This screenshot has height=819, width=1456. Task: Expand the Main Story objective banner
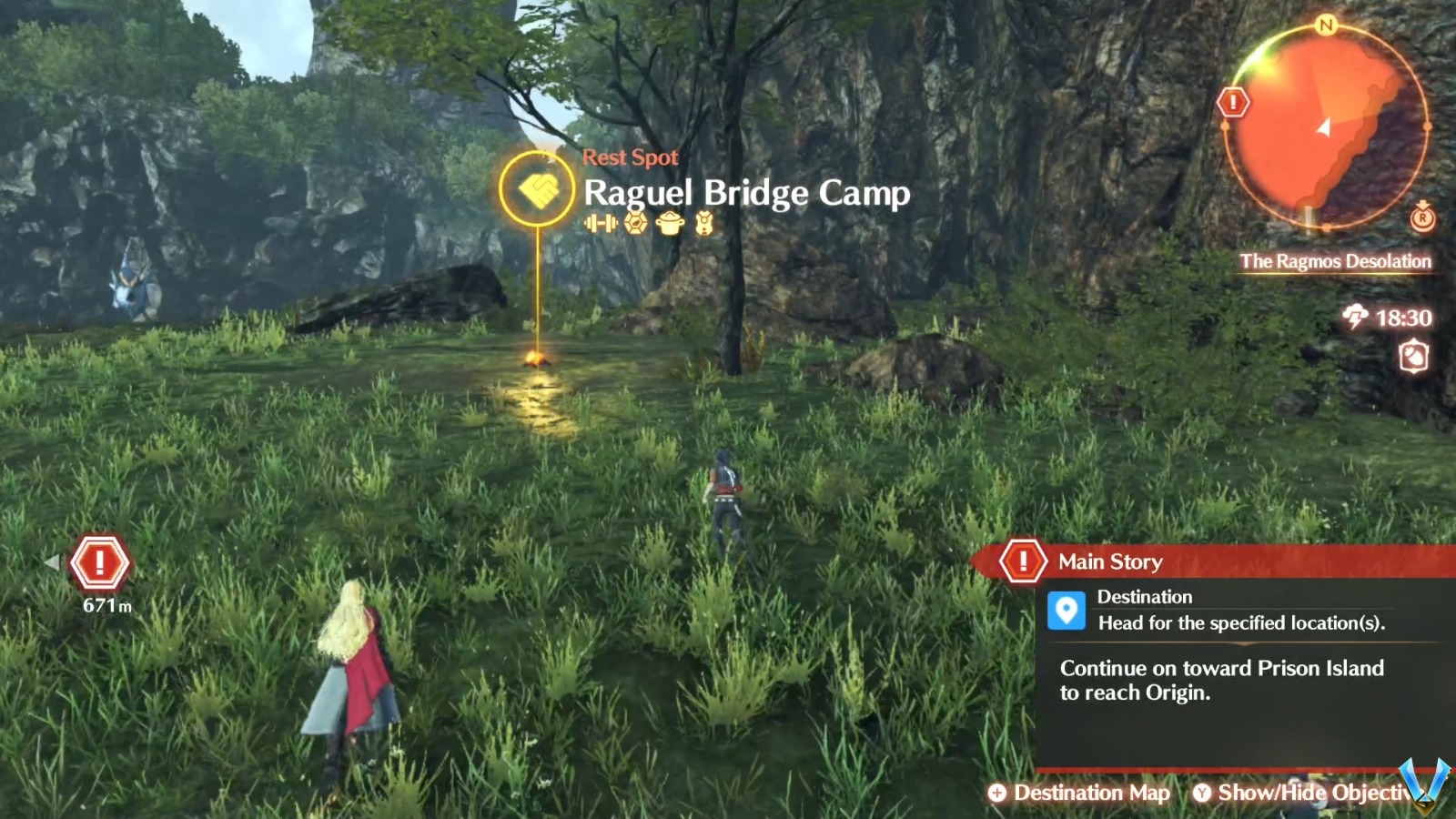(1110, 561)
